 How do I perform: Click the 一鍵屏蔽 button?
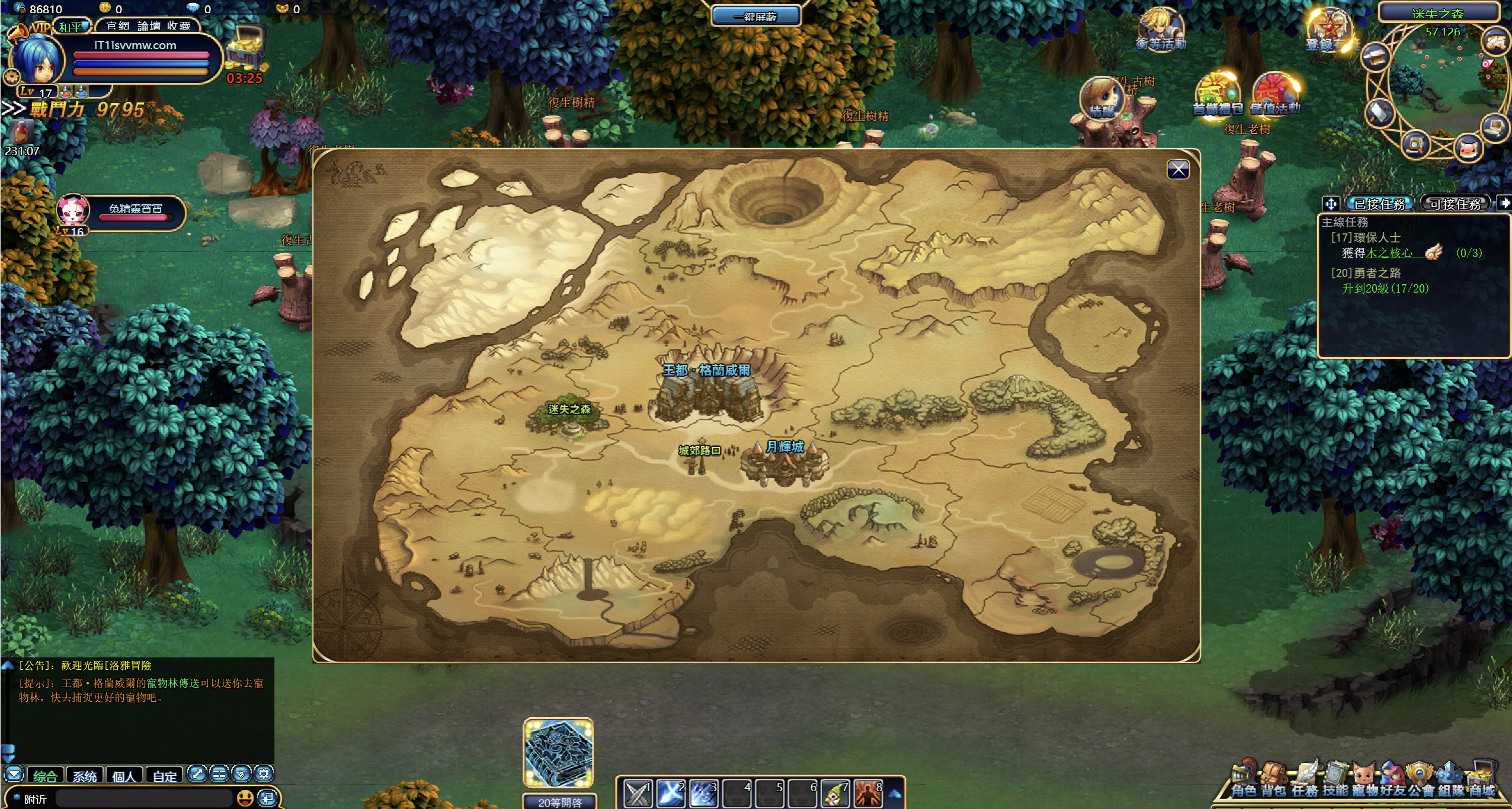755,16
